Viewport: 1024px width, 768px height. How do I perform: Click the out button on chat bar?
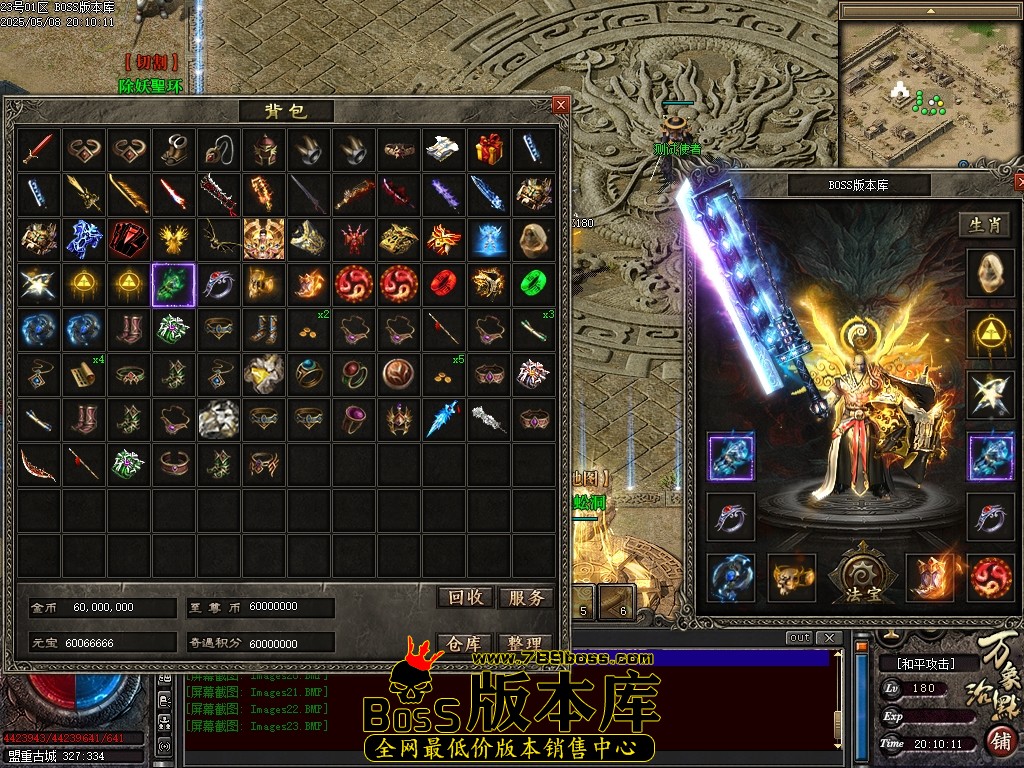tap(799, 638)
